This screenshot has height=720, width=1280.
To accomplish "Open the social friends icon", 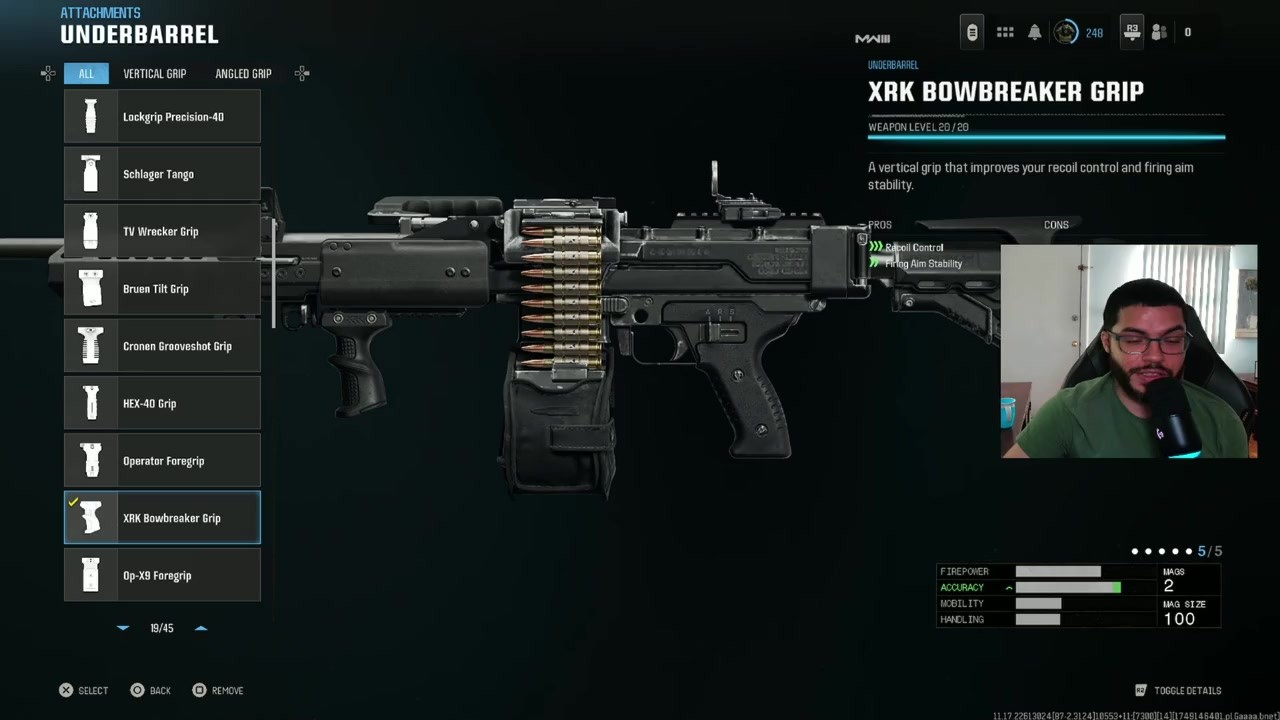I will point(1159,32).
